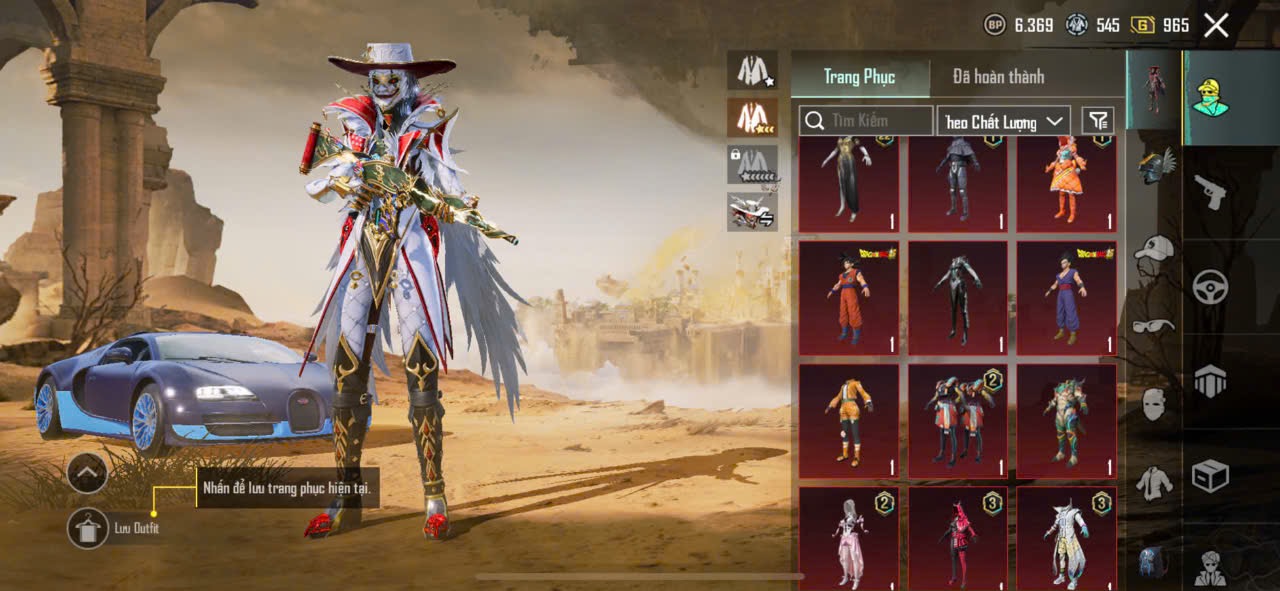Screen dimensions: 1280x591
Task: Select the locked outfit preset slot
Action: (752, 164)
